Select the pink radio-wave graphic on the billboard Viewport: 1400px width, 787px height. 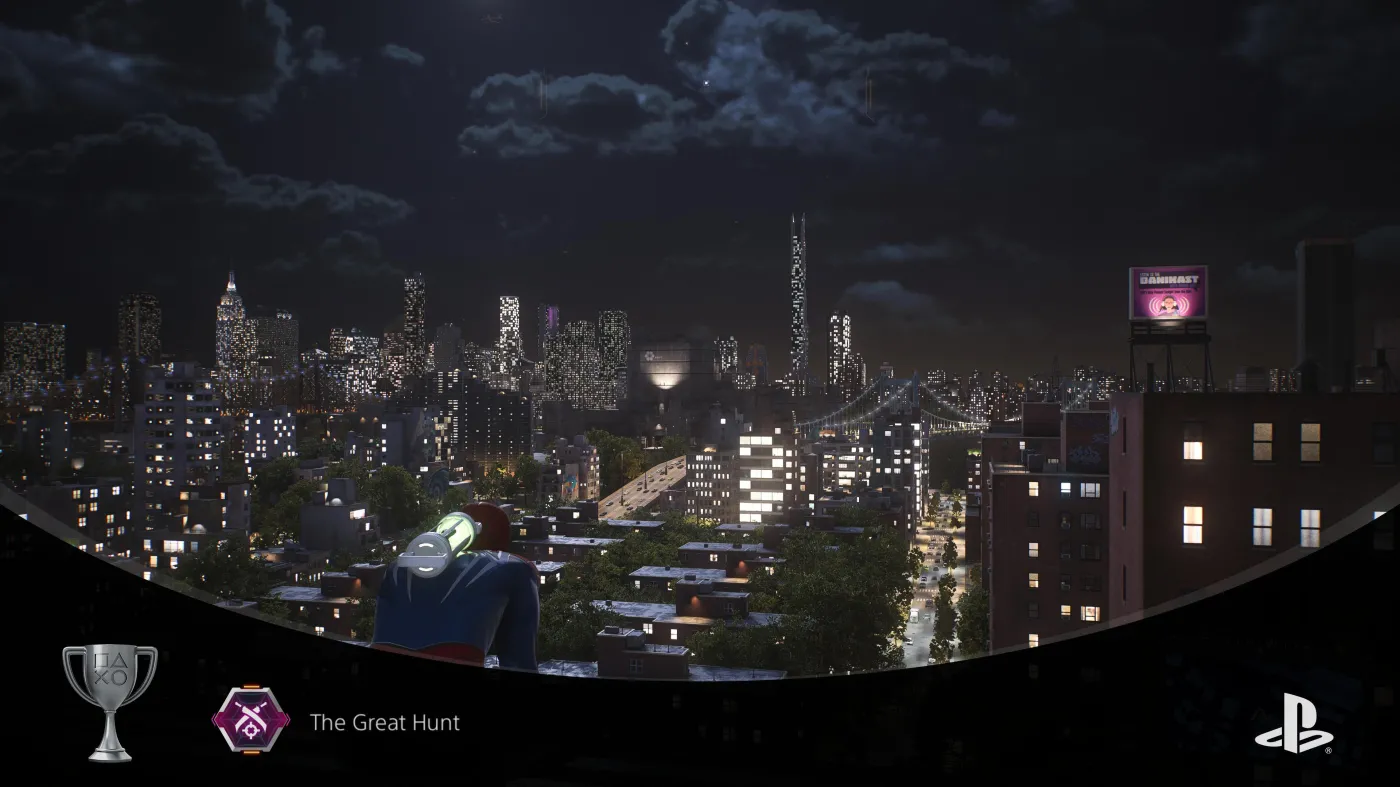(x=1155, y=305)
